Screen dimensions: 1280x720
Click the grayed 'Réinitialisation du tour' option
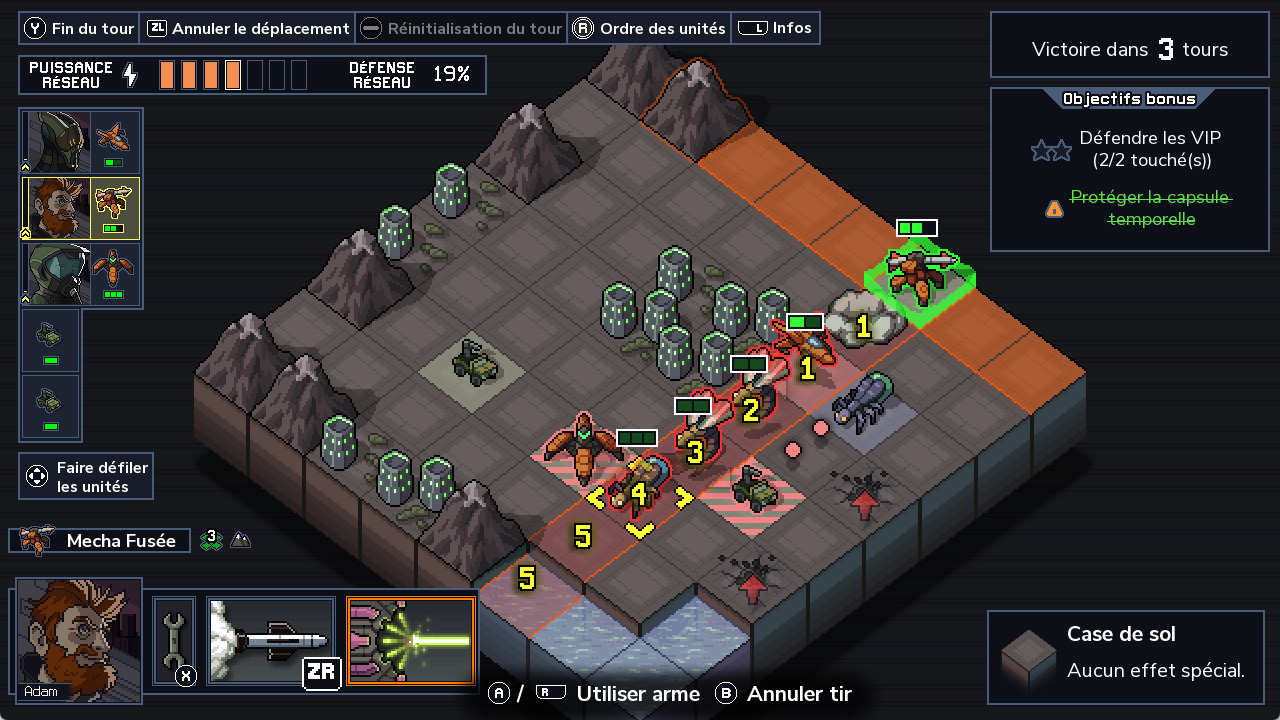click(461, 28)
